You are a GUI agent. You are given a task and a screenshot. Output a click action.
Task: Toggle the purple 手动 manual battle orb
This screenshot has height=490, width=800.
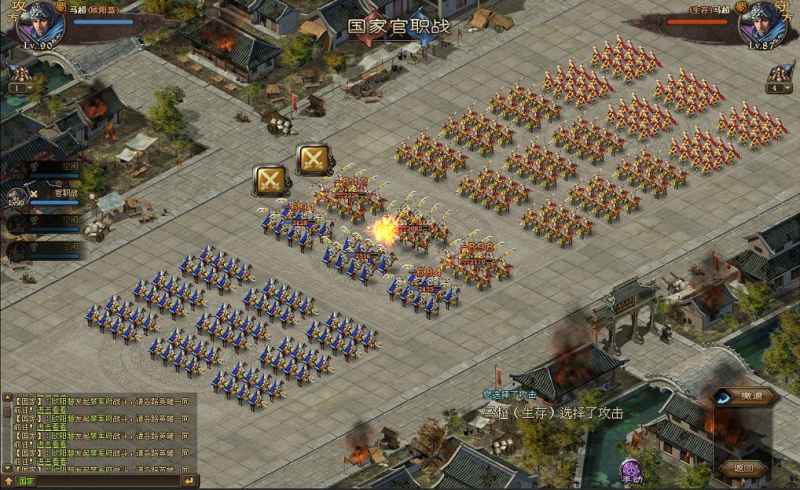point(631,470)
